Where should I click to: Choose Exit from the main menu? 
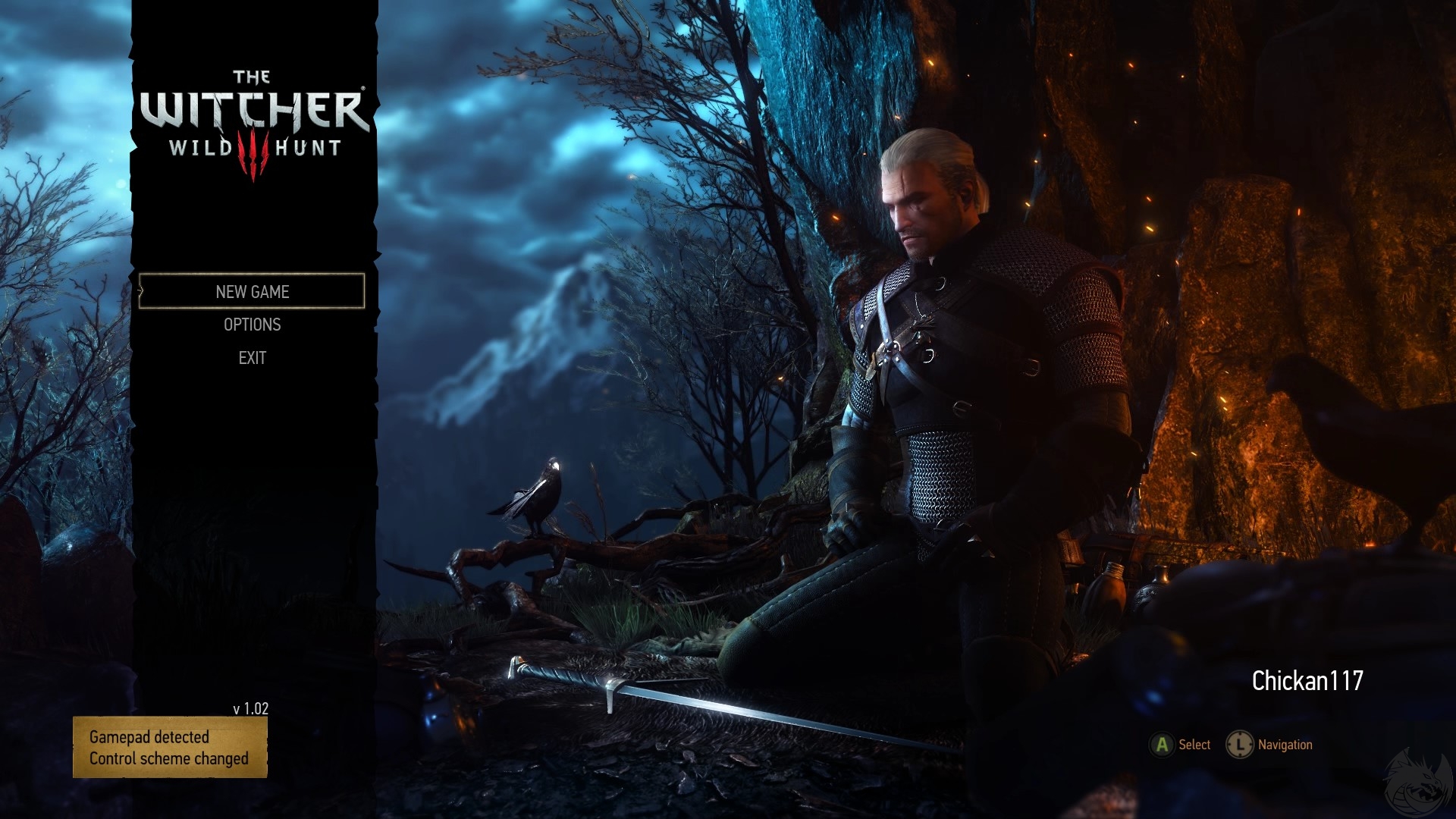(252, 358)
